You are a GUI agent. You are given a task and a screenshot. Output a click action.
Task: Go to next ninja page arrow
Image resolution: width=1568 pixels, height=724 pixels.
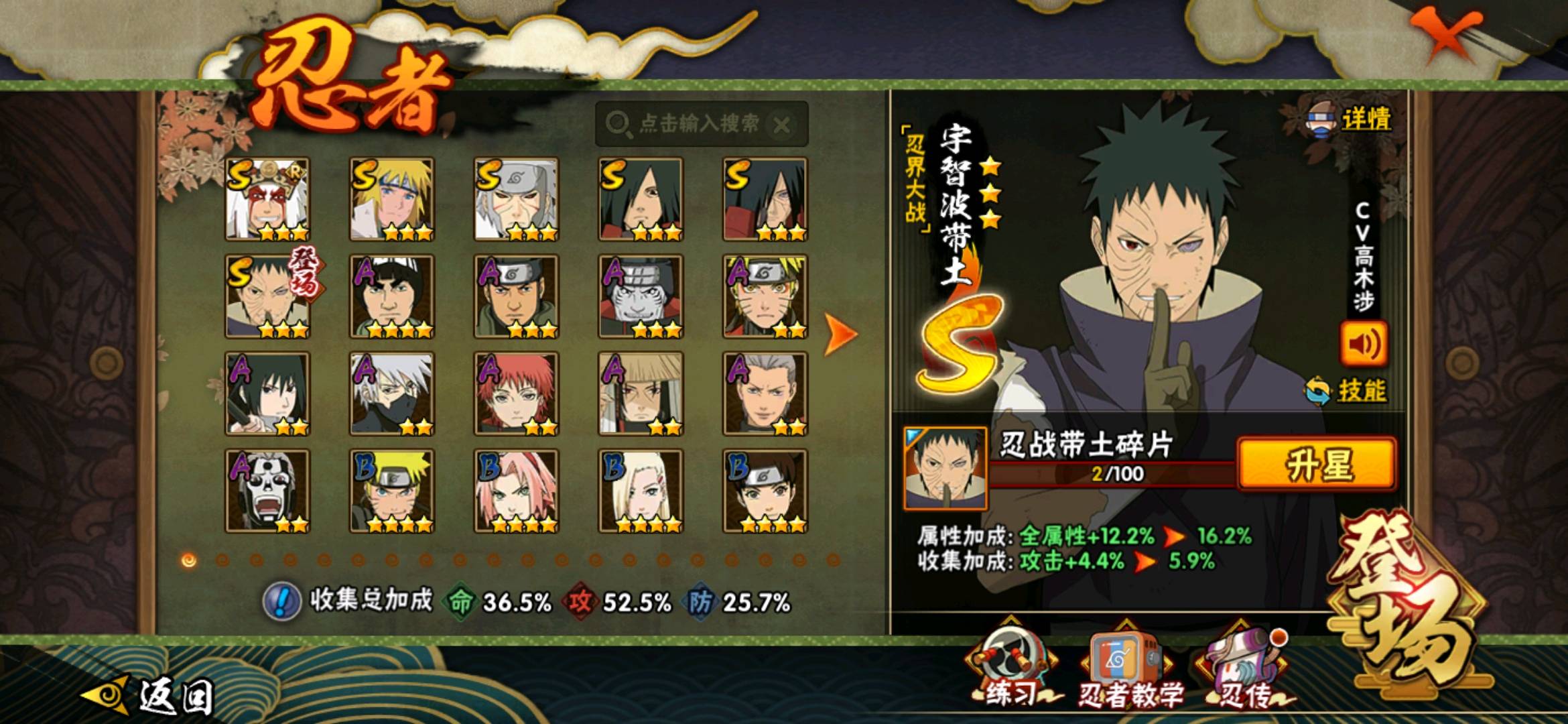(840, 333)
